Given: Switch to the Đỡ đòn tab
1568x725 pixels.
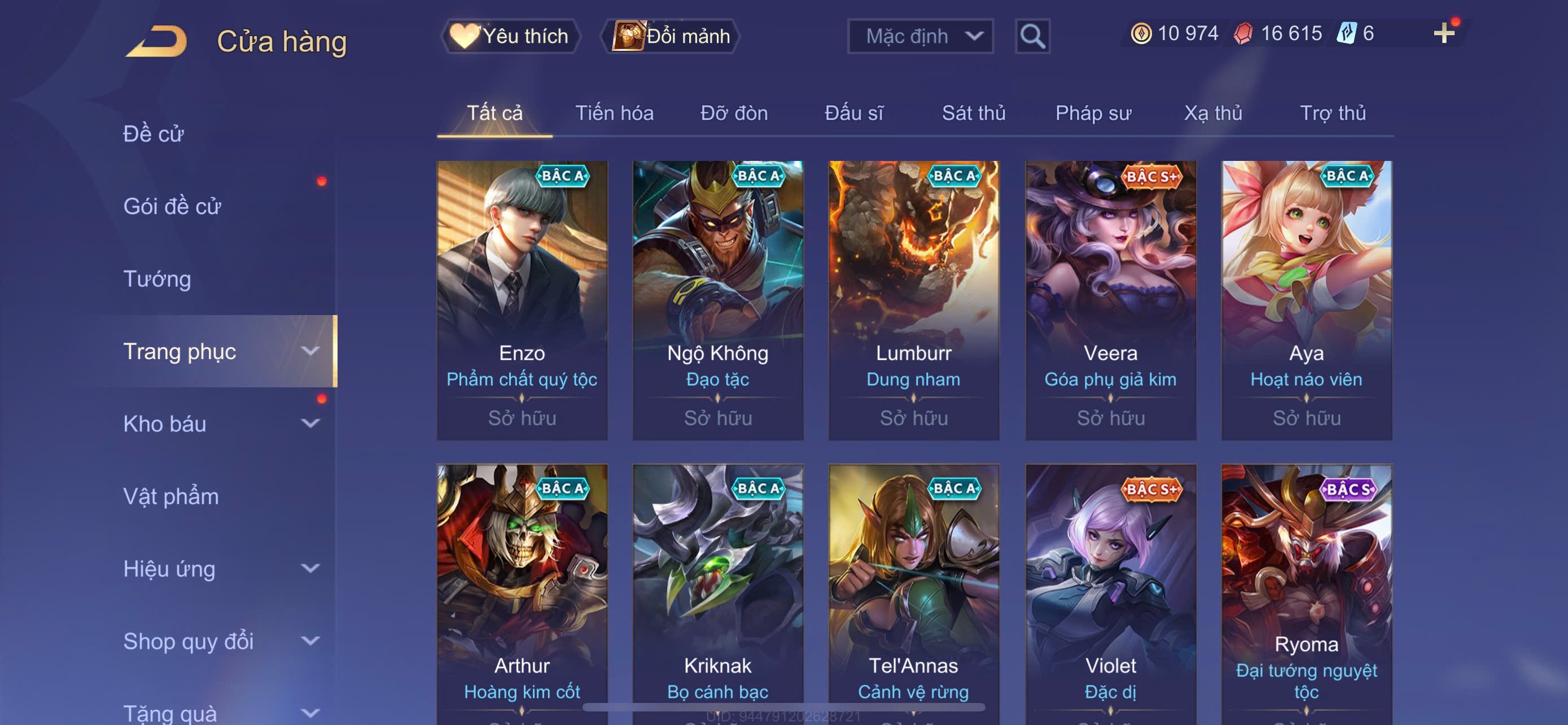Looking at the screenshot, I should 733,113.
